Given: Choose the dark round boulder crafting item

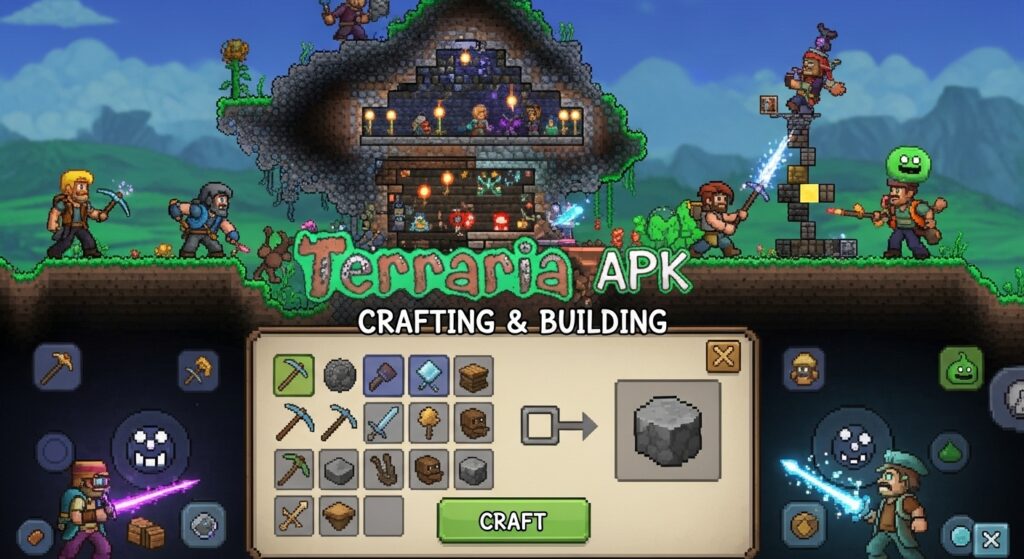Looking at the screenshot, I should 339,375.
